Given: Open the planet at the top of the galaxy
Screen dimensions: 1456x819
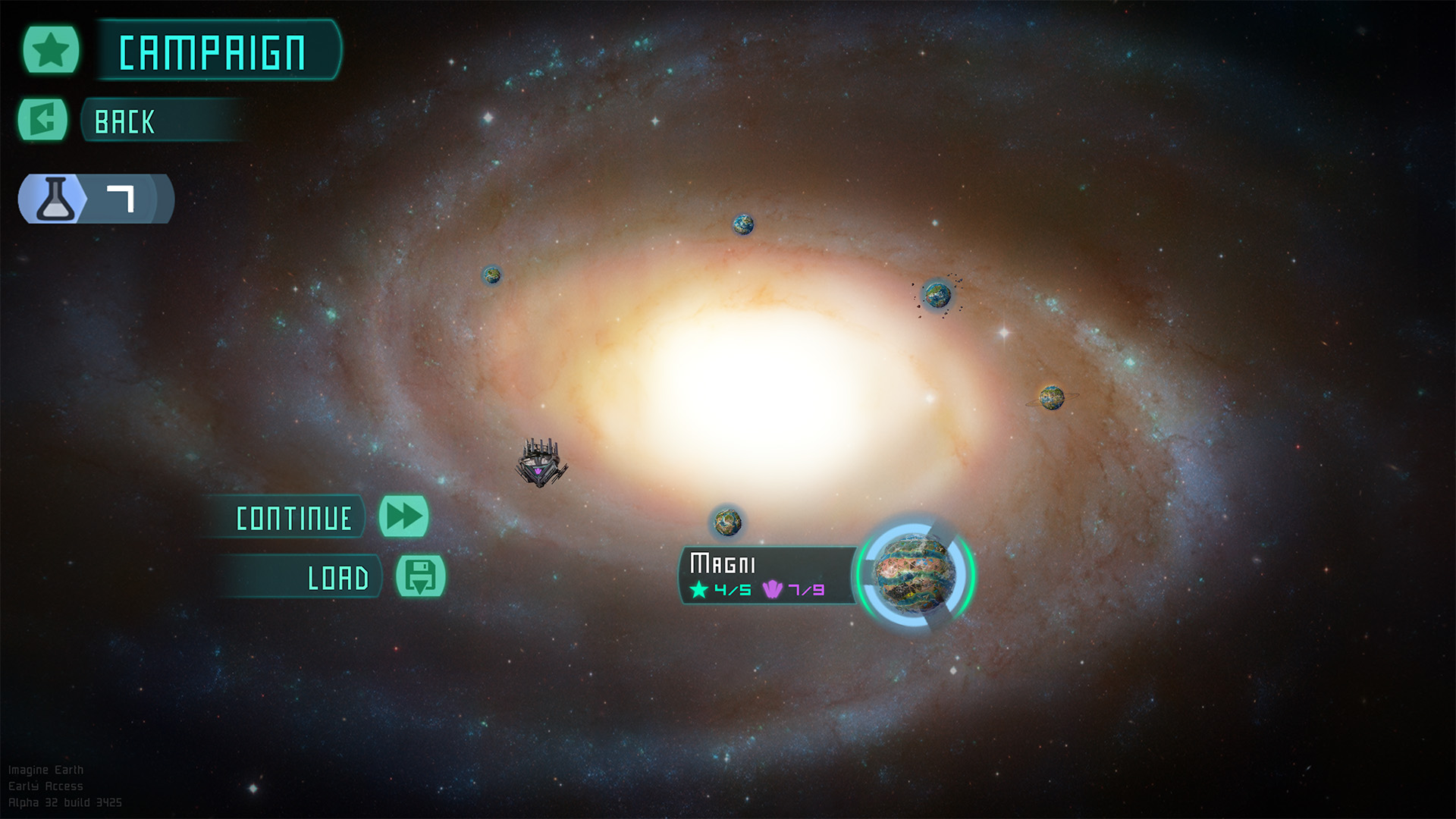Looking at the screenshot, I should coord(742,226).
